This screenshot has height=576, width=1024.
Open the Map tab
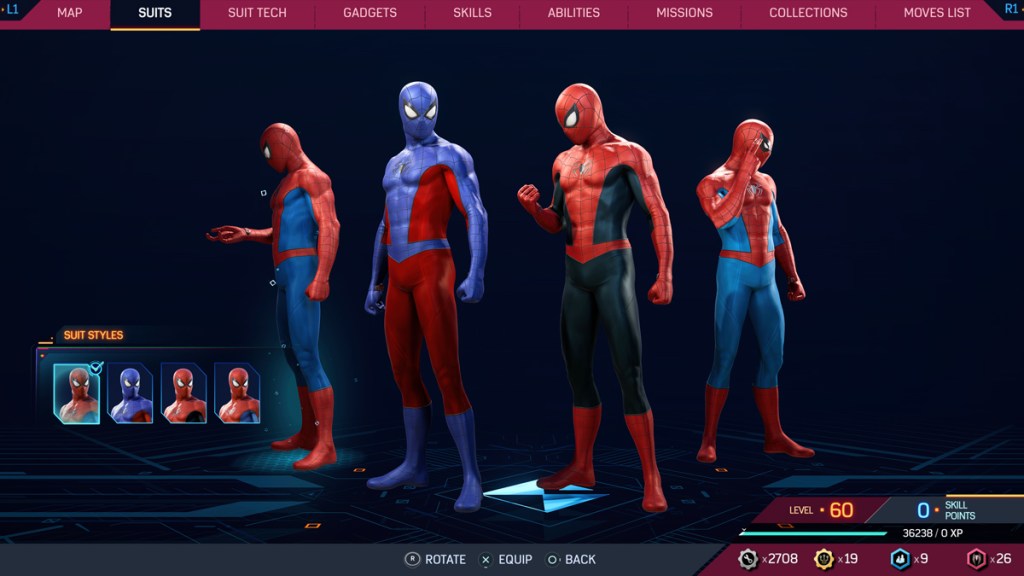(x=70, y=13)
